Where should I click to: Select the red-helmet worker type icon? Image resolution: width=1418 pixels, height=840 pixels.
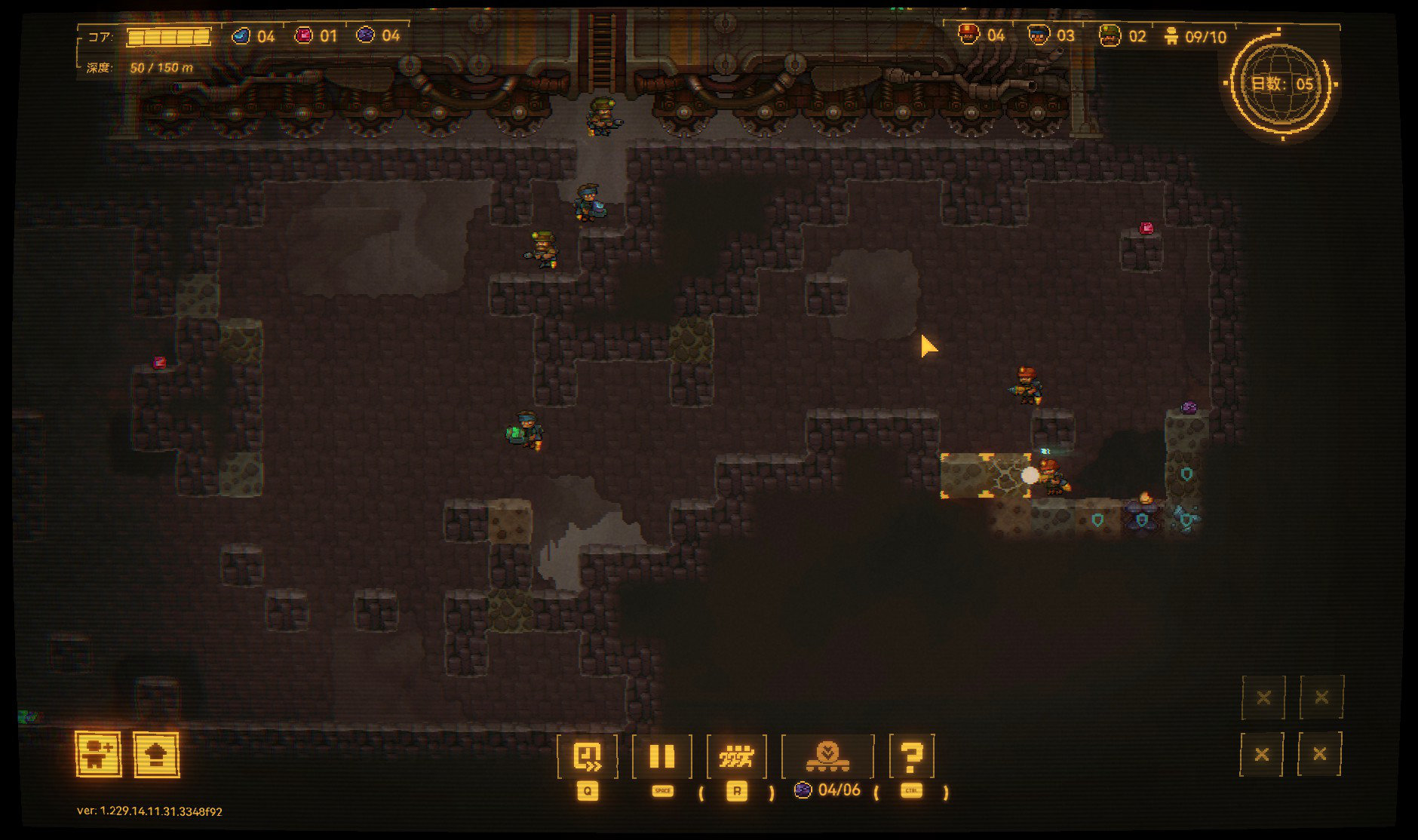click(x=968, y=35)
